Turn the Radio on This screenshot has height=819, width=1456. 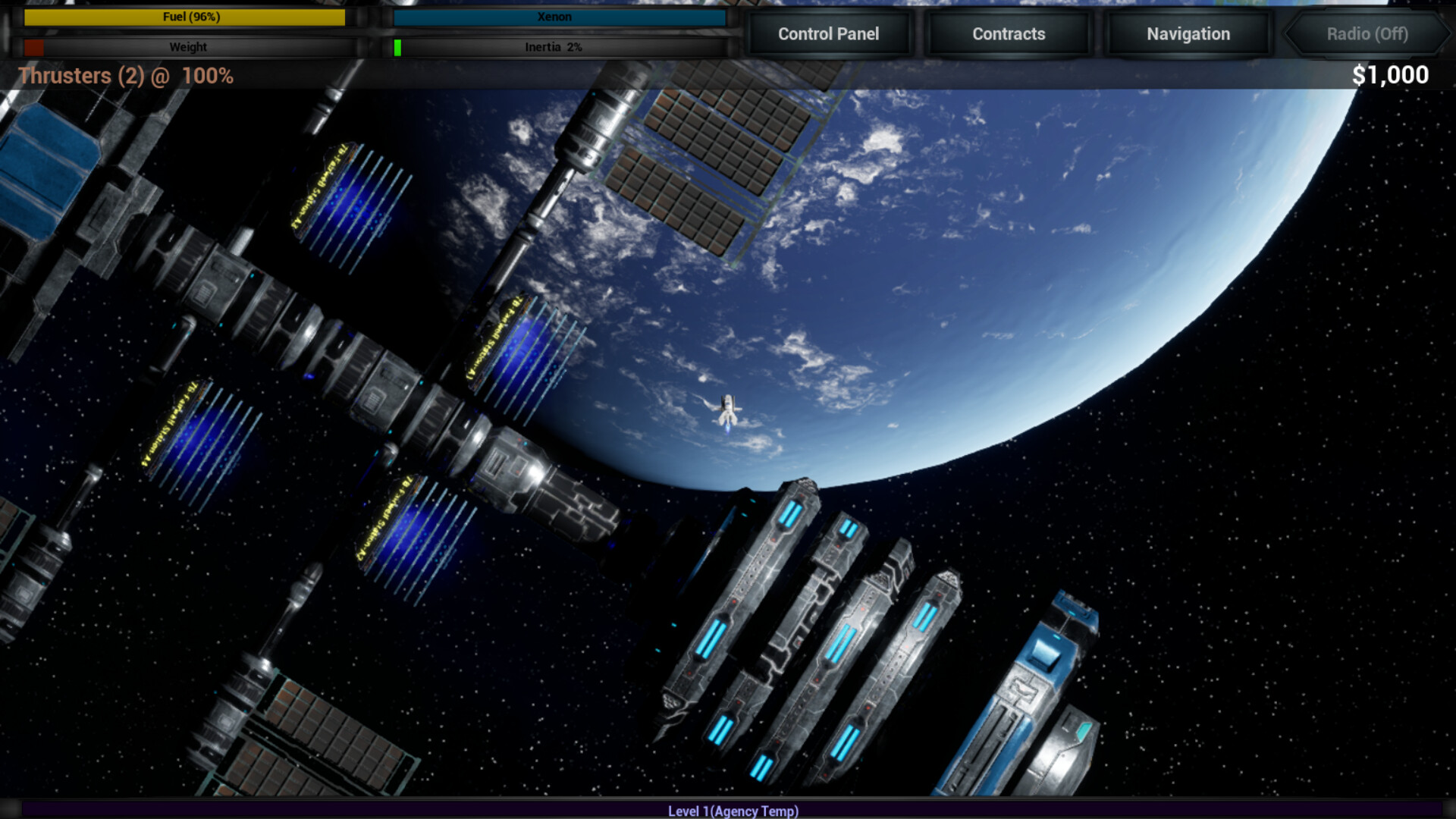coord(1366,34)
